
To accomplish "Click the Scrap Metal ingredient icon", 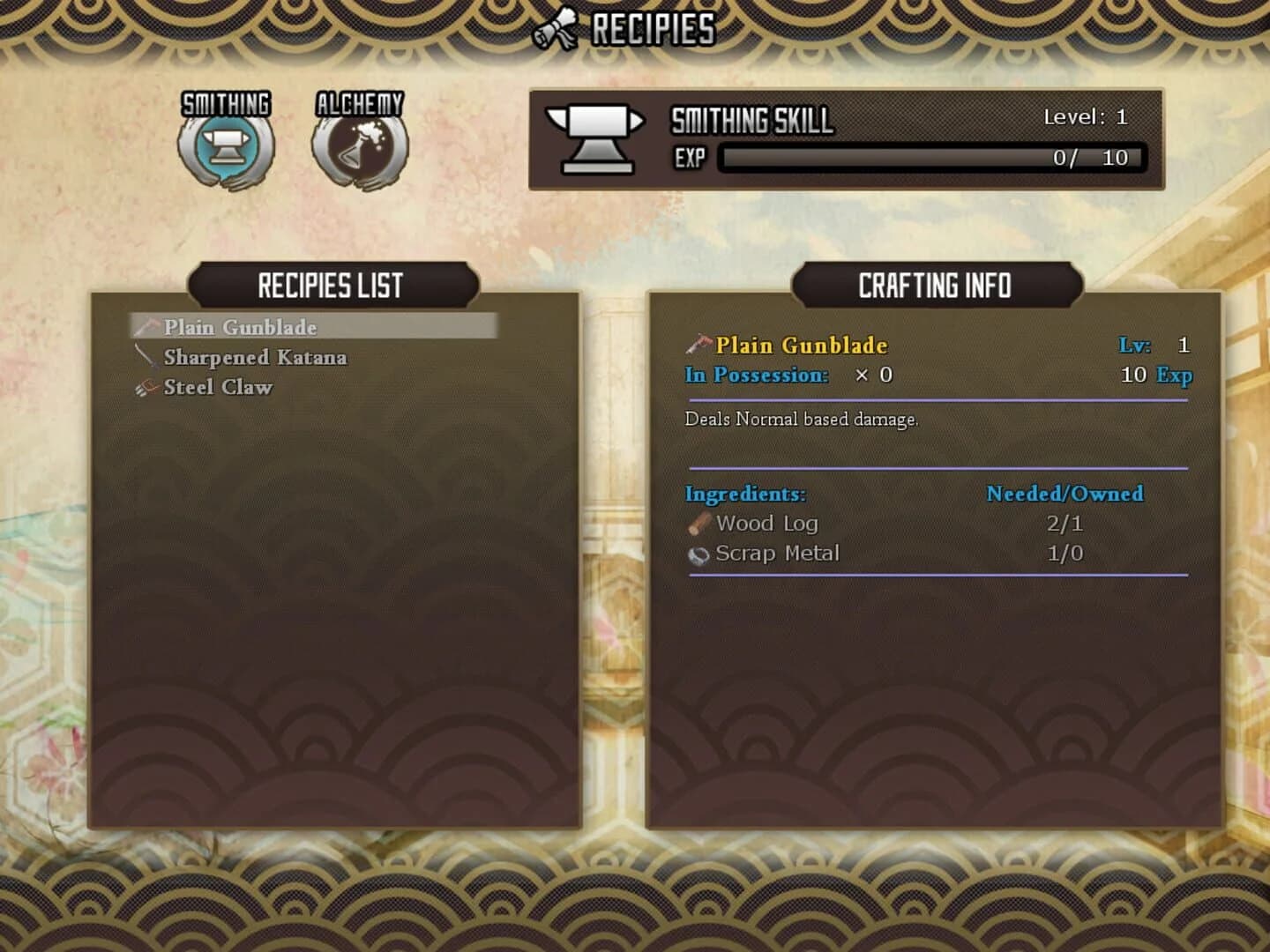I will (699, 553).
